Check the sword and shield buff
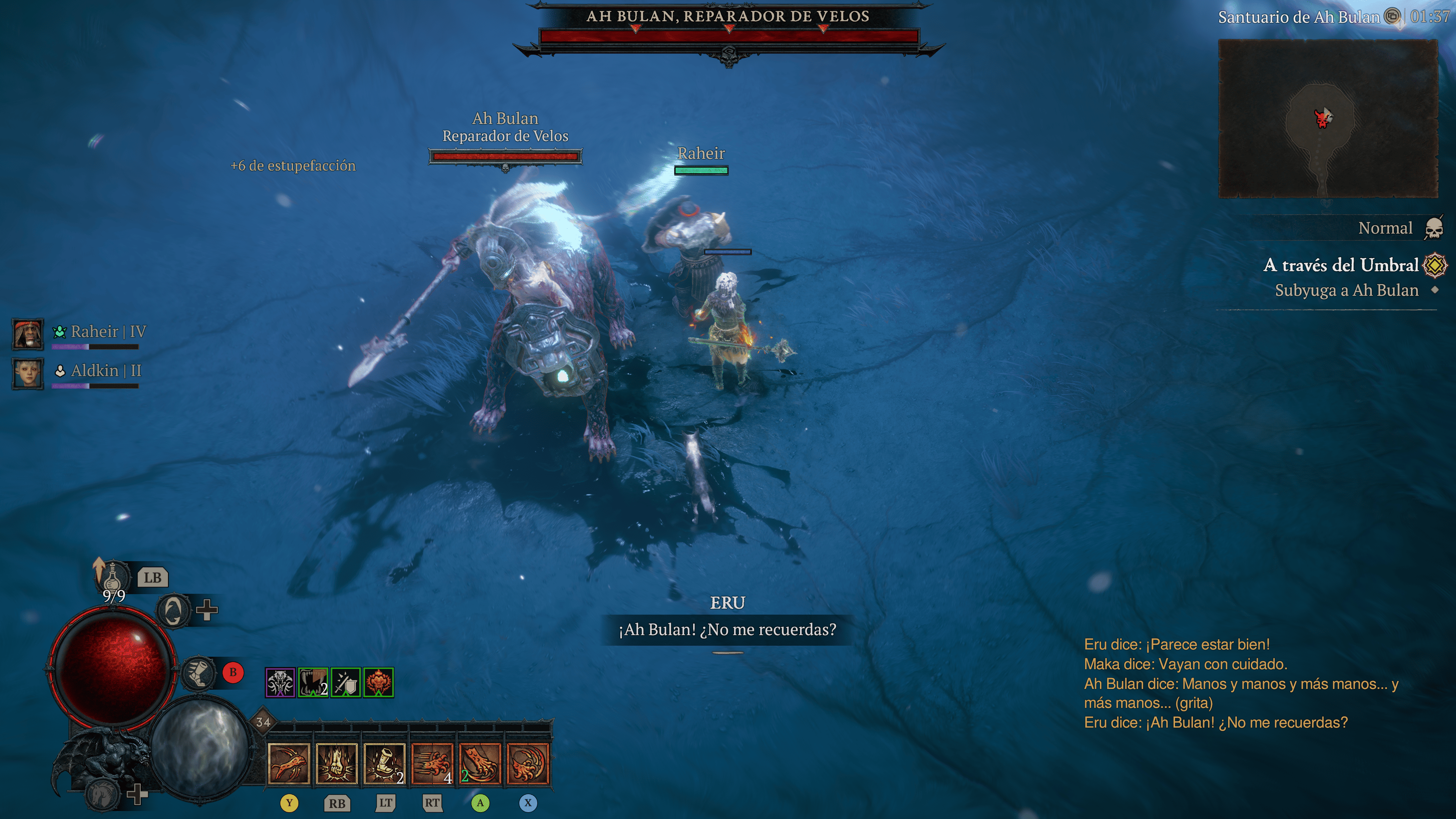The height and width of the screenshot is (819, 1456). (x=346, y=683)
